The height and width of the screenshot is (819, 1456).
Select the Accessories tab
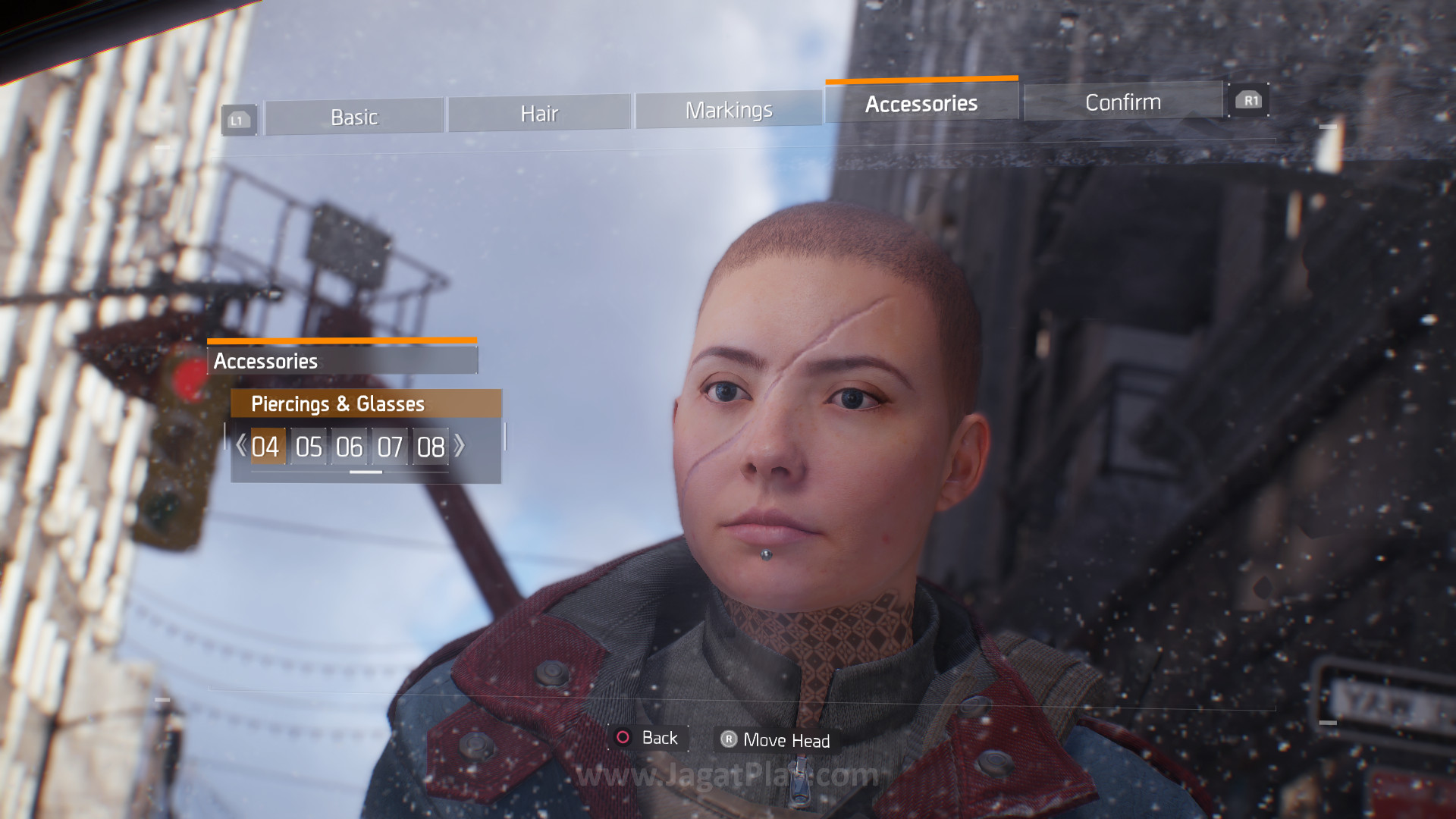tap(921, 103)
